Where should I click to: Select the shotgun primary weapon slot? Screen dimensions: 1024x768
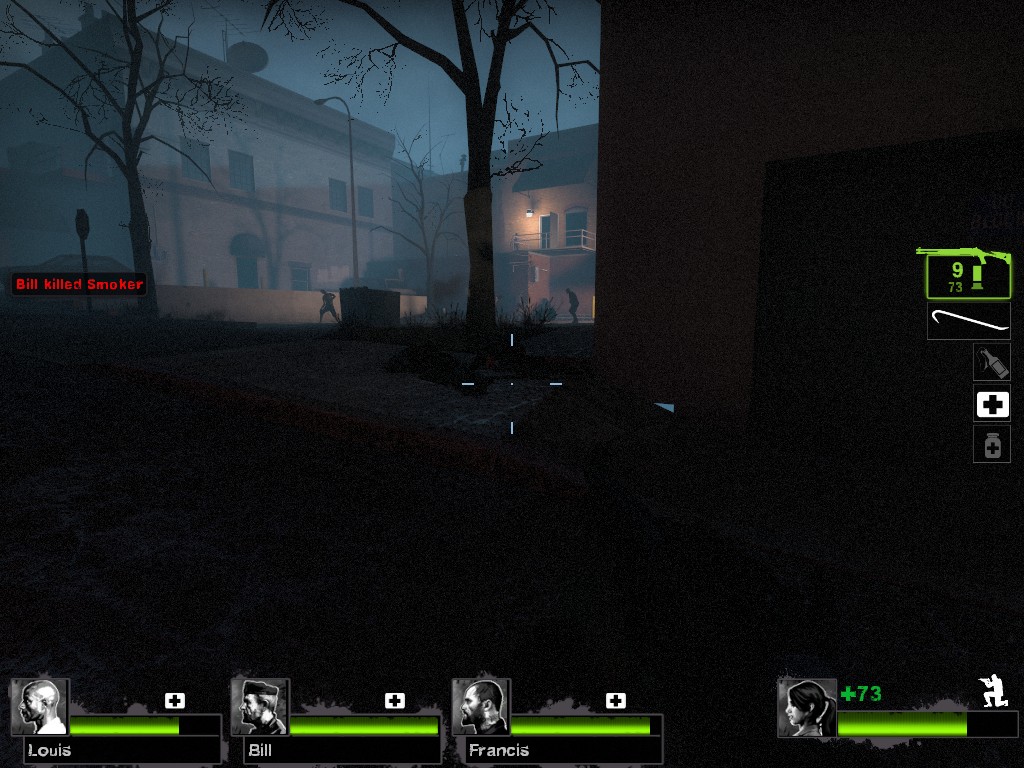pyautogui.click(x=967, y=274)
